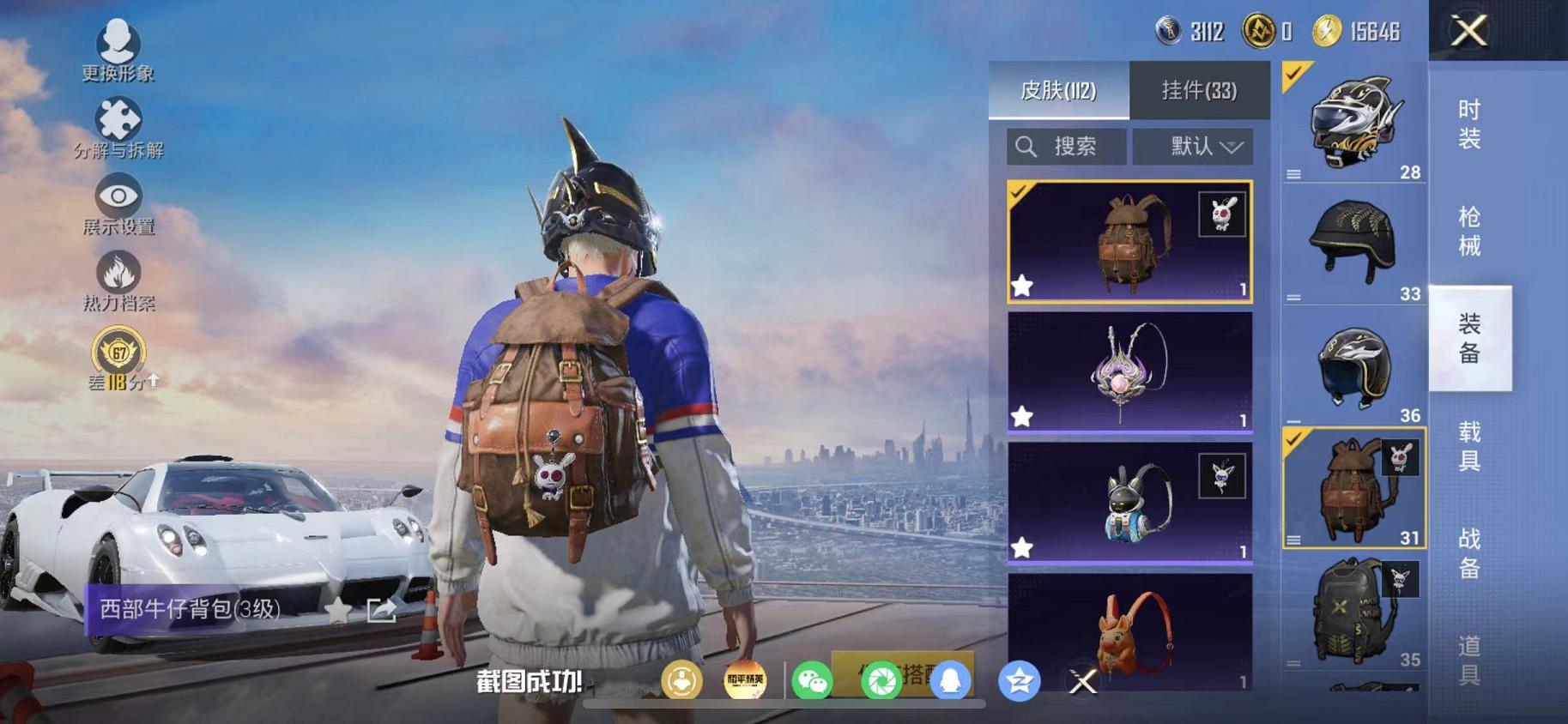Open the 搜索 search field
This screenshot has height=724, width=1568.
(1064, 146)
